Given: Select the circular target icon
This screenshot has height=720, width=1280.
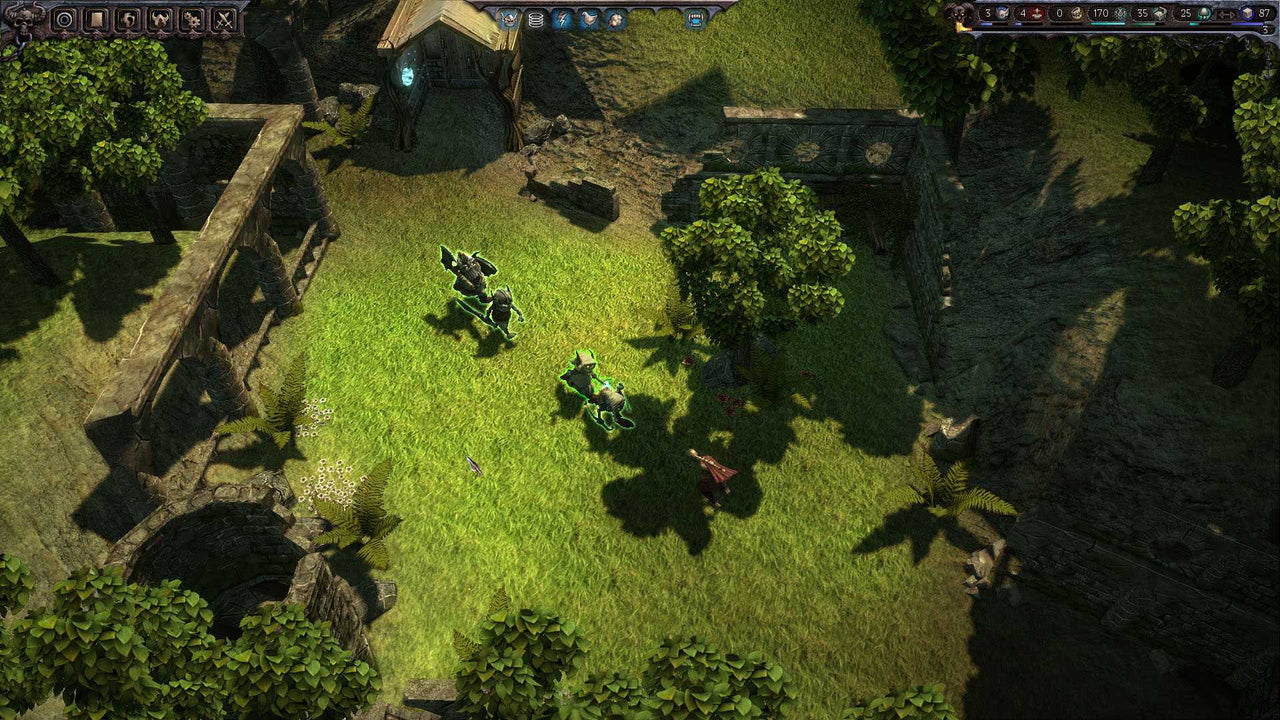Looking at the screenshot, I should tap(64, 19).
